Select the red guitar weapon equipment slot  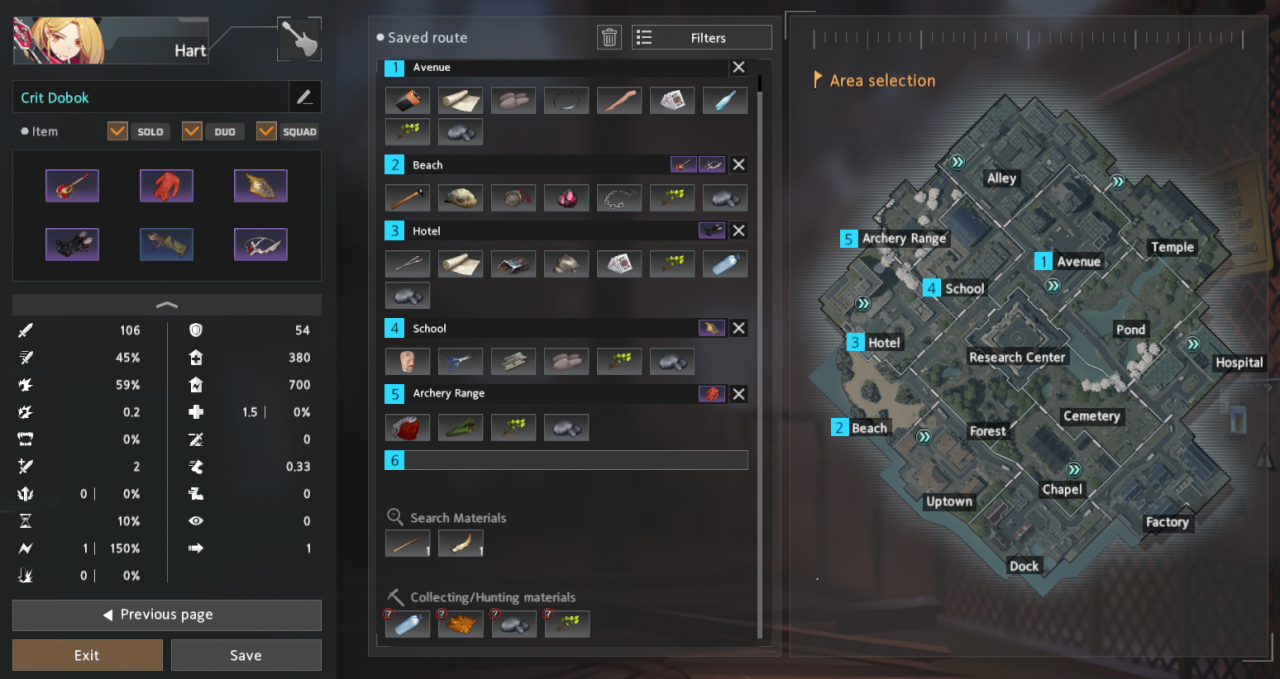72,185
